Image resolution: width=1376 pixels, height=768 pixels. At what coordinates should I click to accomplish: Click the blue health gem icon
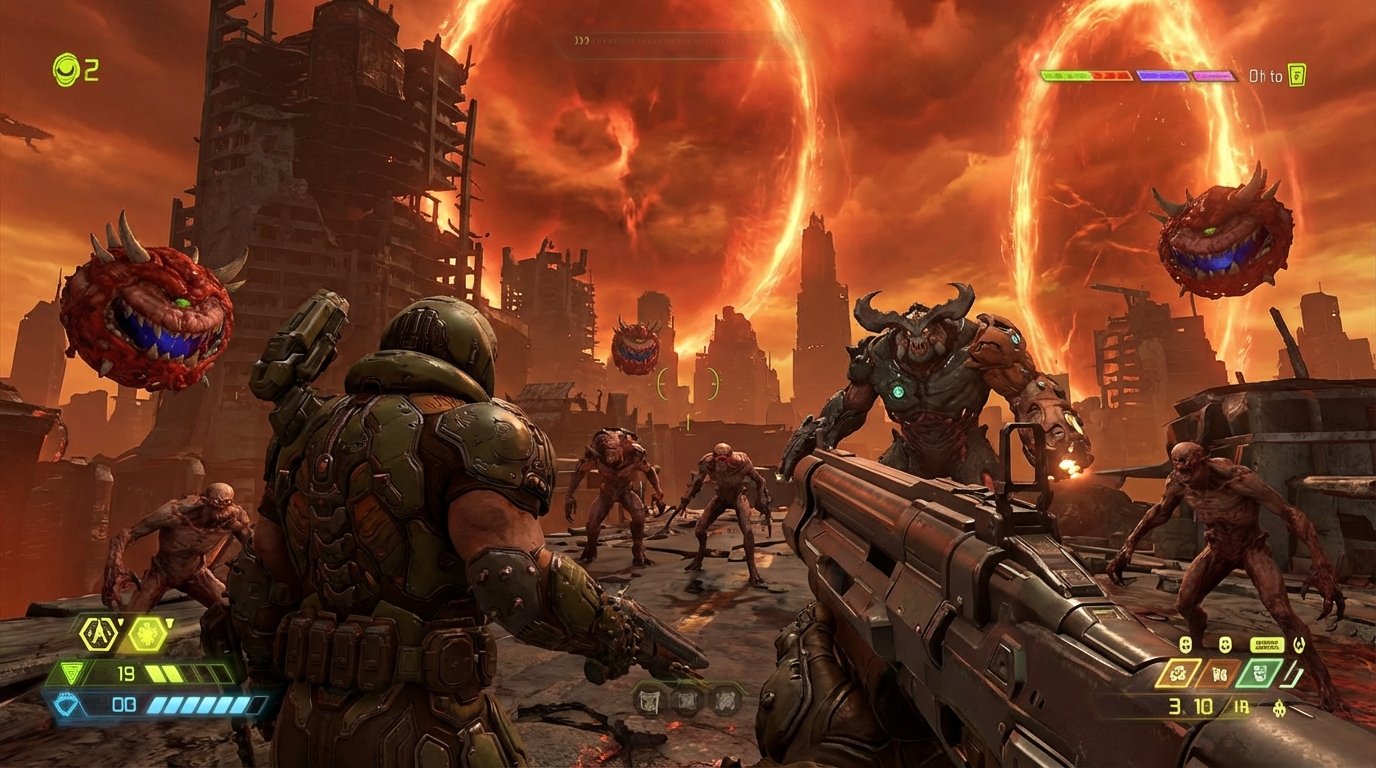pyautogui.click(x=65, y=703)
